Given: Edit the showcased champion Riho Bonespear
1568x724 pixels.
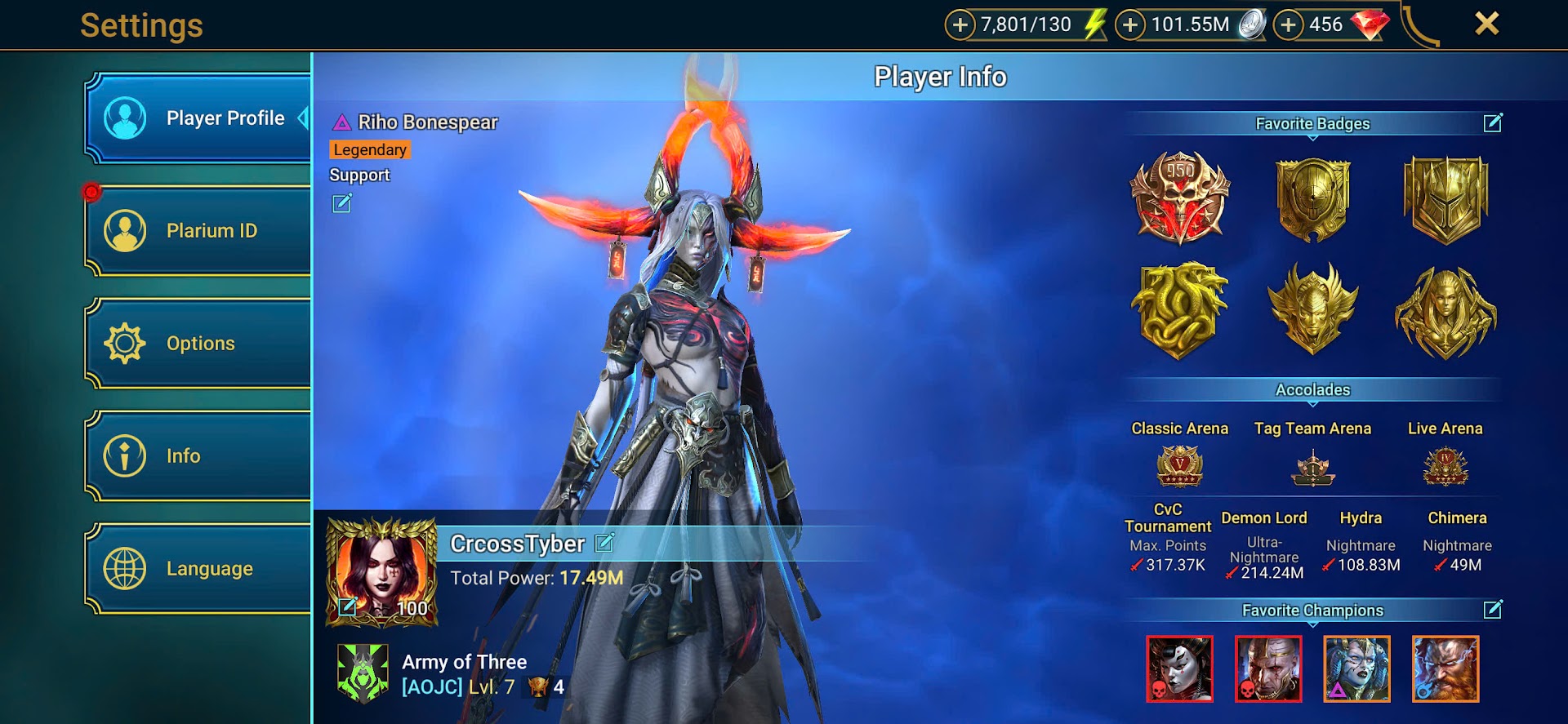Looking at the screenshot, I should (341, 203).
